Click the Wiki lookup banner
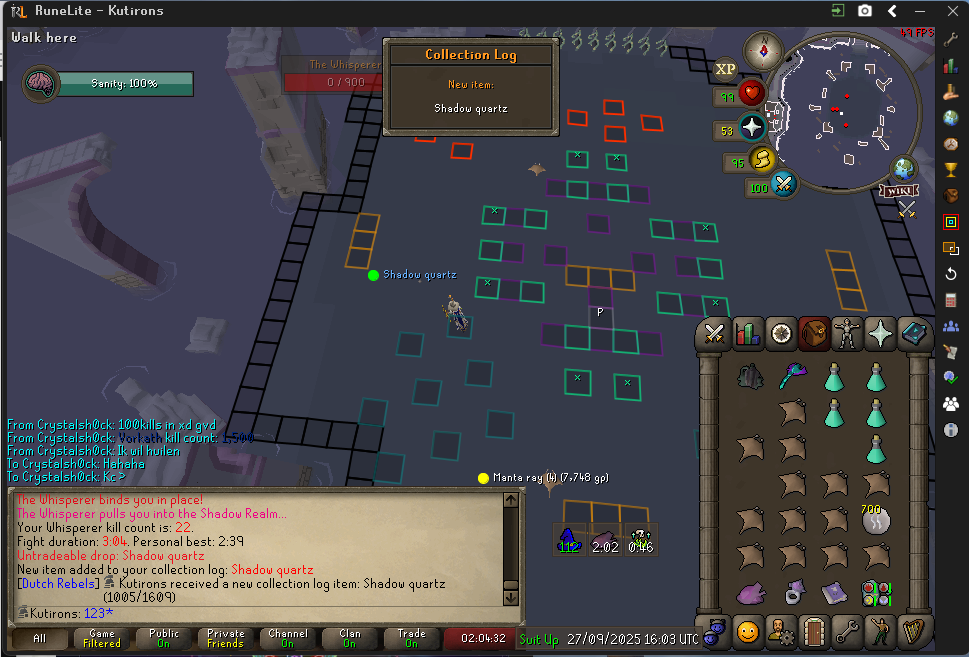This screenshot has height=657, width=969. point(898,190)
